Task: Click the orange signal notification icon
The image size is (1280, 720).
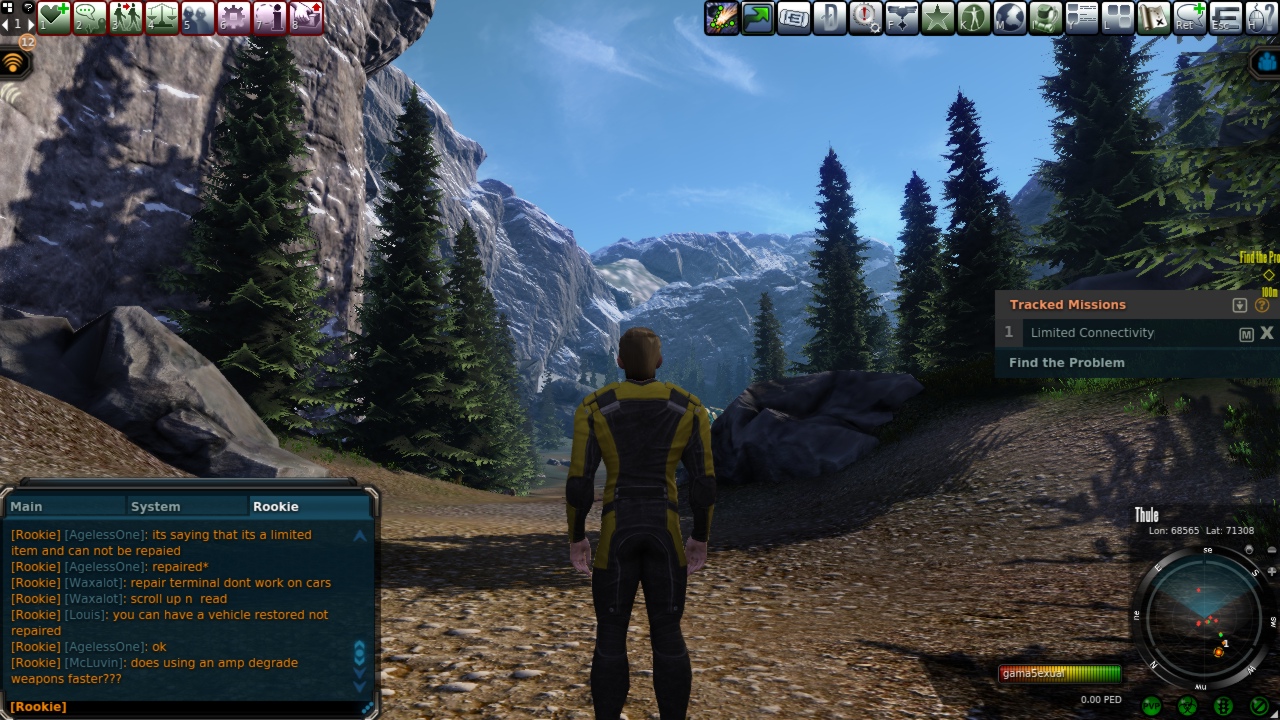Action: tap(13, 63)
